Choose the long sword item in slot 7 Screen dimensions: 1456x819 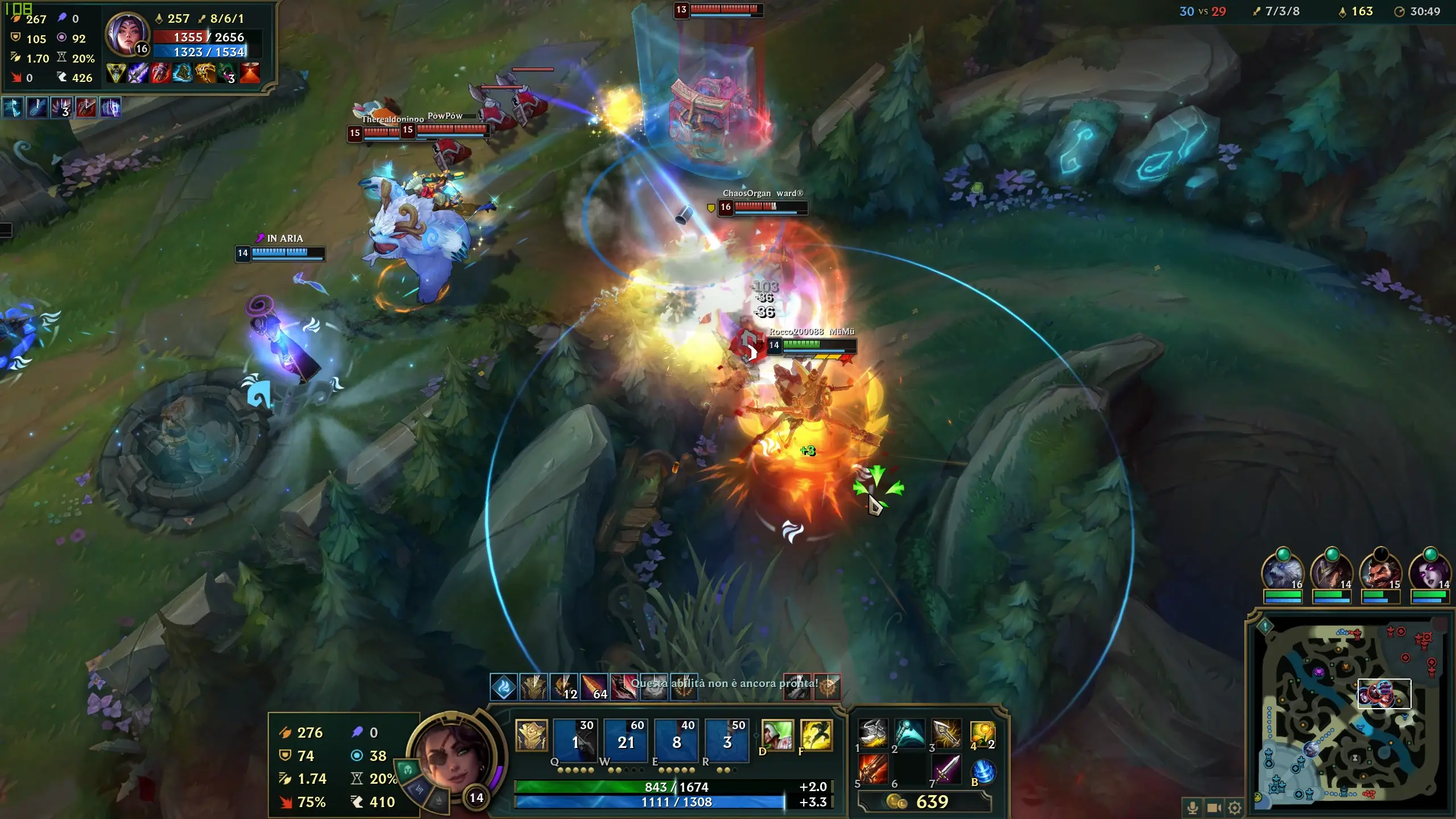click(x=946, y=770)
